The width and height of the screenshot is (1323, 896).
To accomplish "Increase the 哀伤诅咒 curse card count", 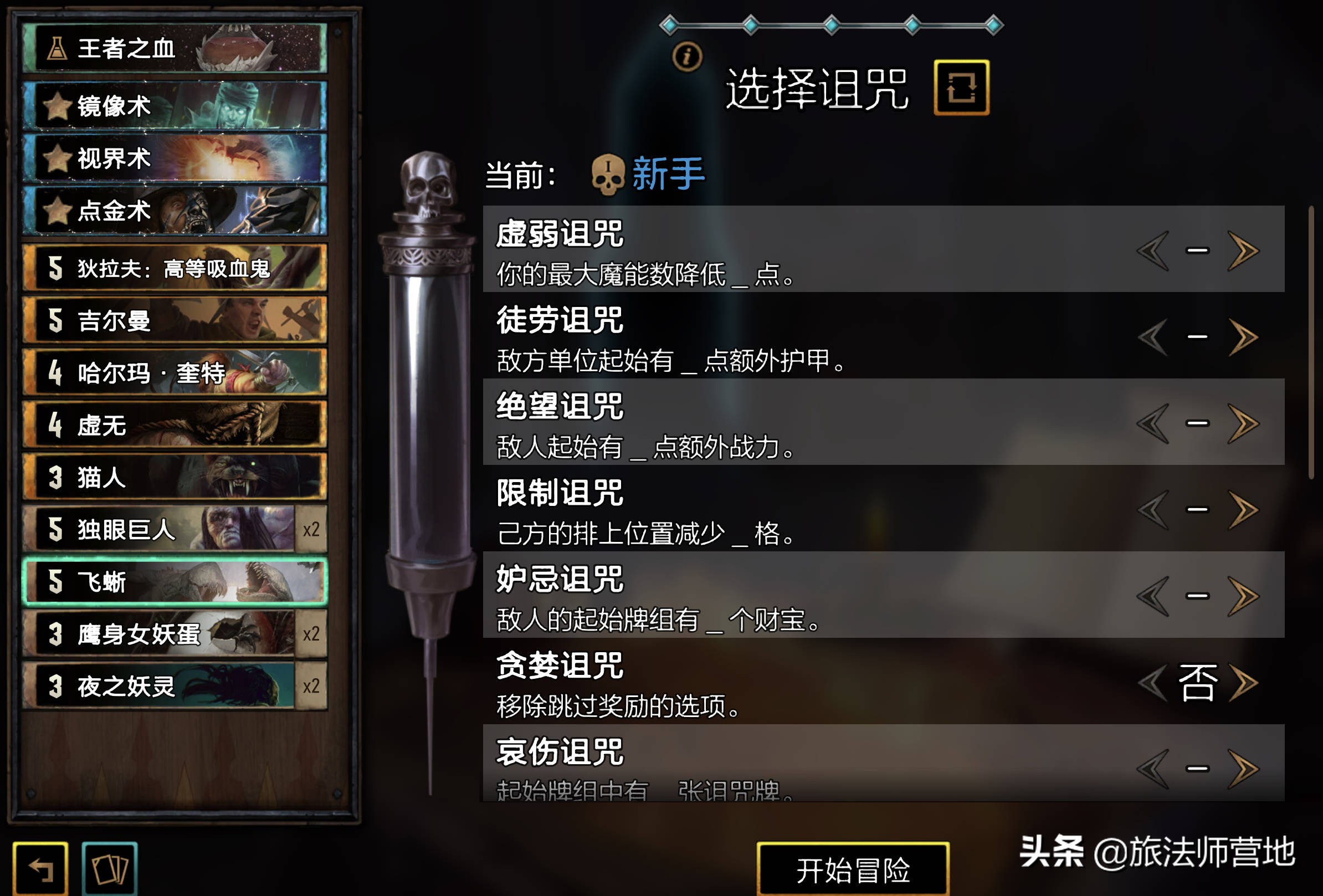I will click(x=1245, y=769).
